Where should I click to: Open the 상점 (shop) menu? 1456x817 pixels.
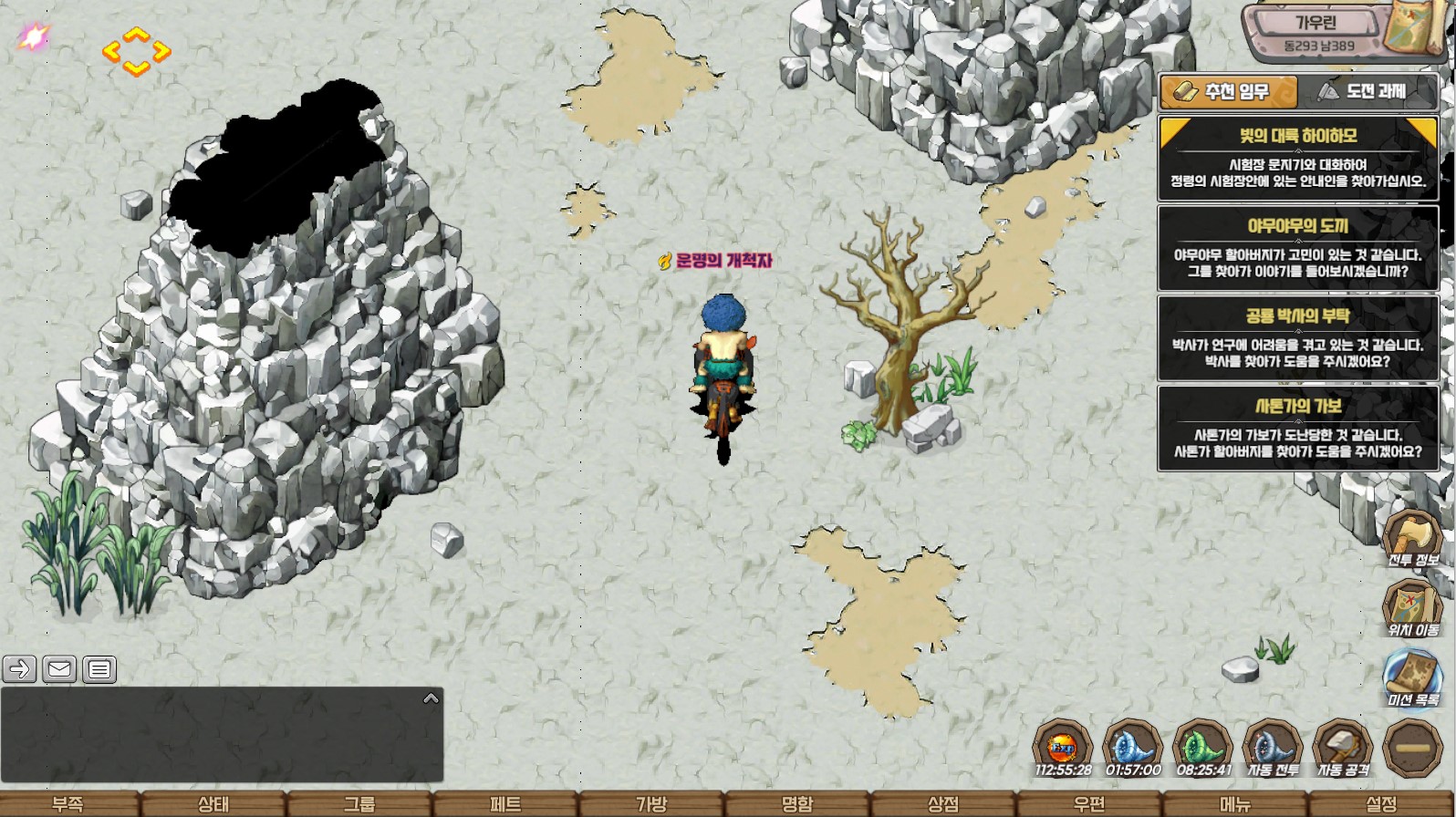coord(943,803)
